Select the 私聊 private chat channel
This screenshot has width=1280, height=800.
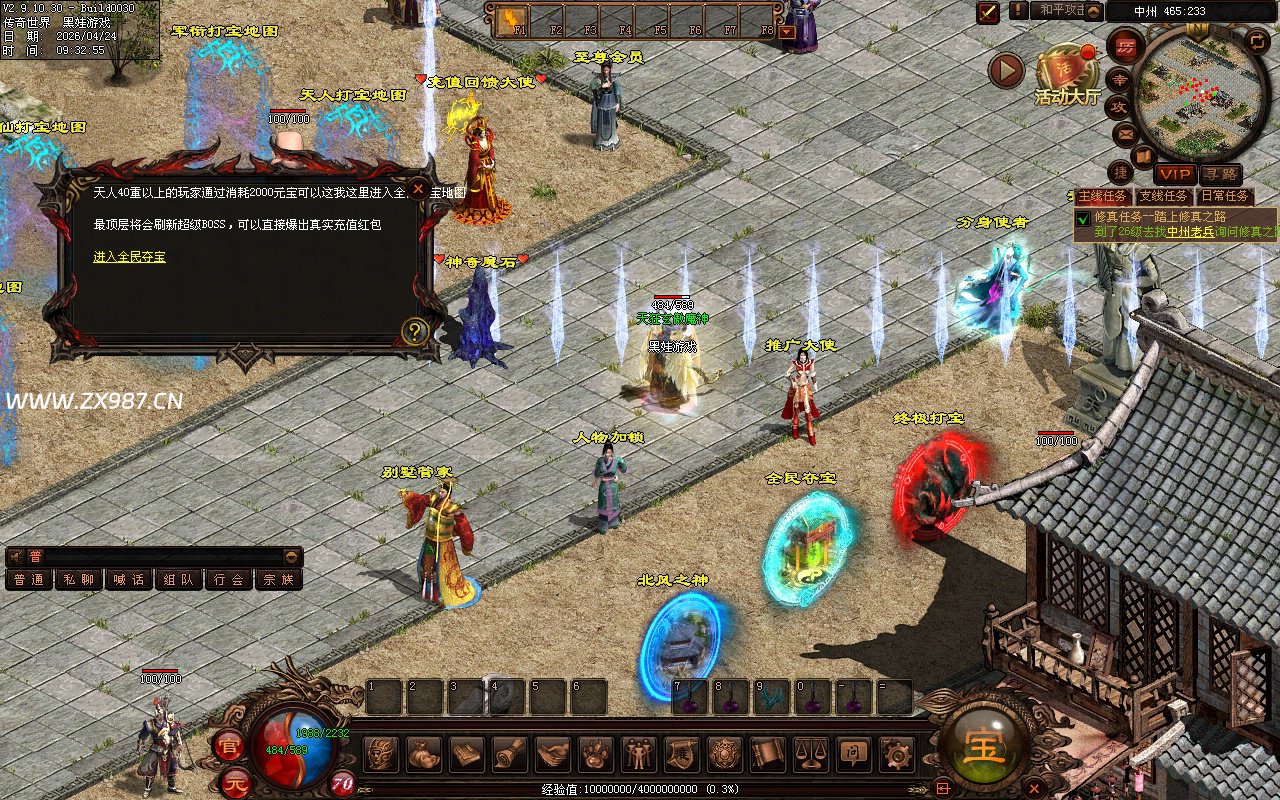[x=79, y=579]
